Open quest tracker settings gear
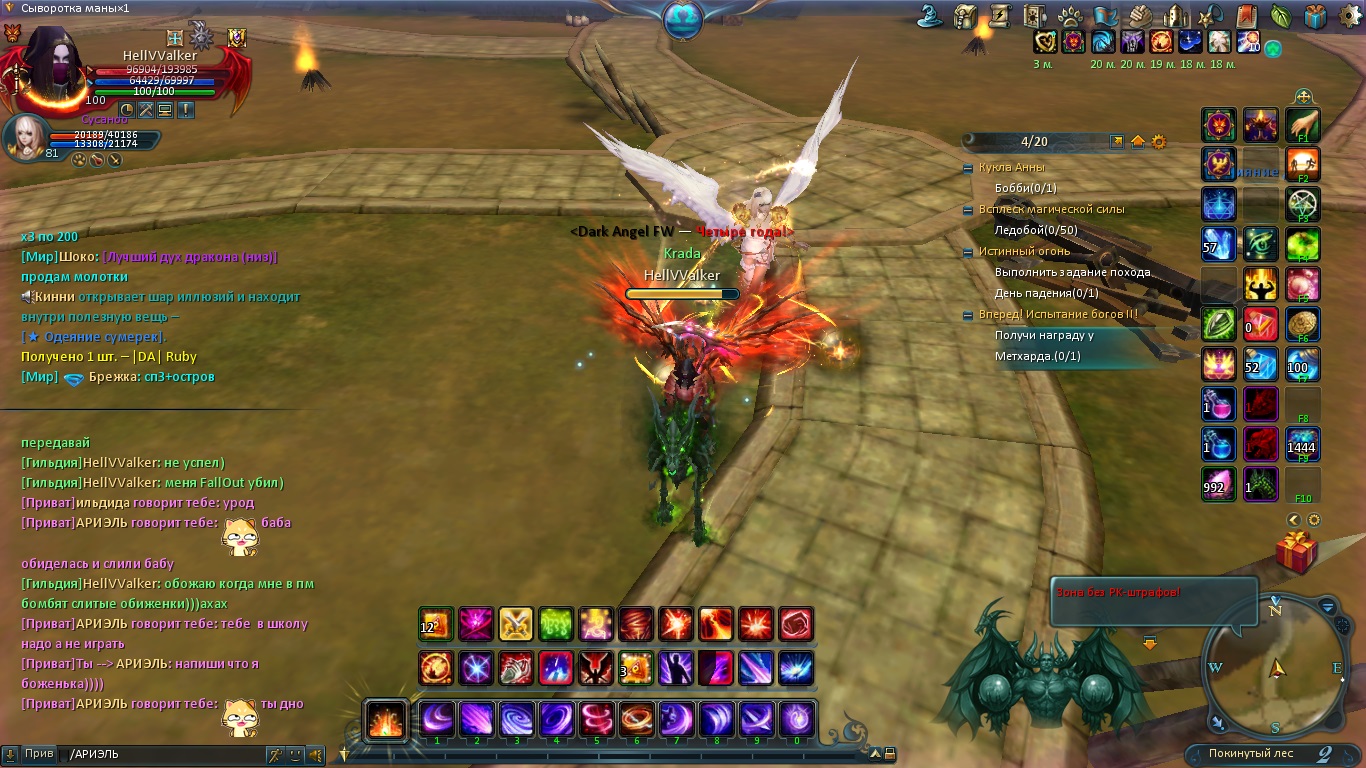The image size is (1366, 768). click(x=1159, y=142)
